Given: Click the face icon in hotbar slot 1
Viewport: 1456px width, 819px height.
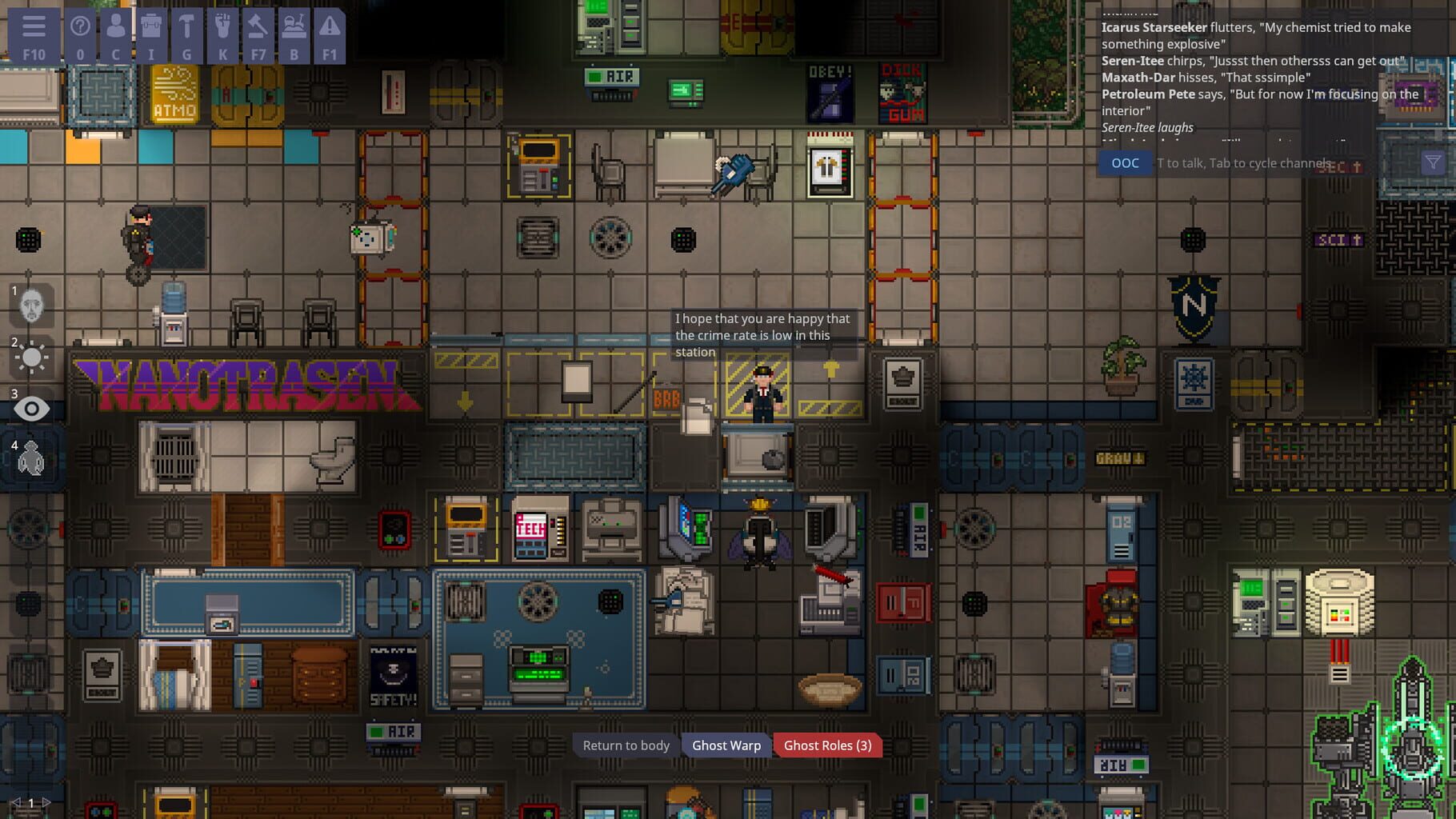Looking at the screenshot, I should click(32, 306).
